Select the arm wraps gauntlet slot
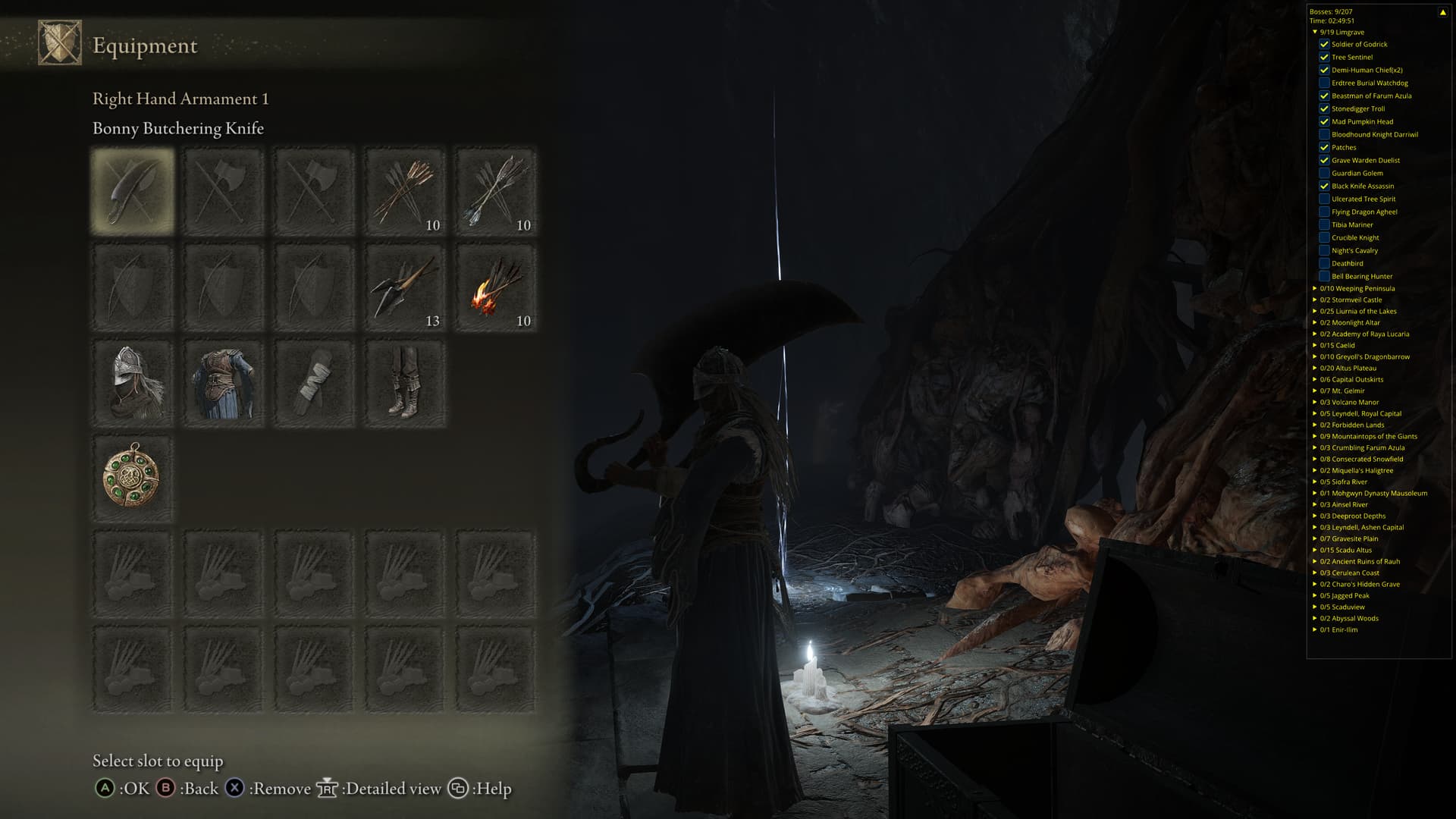Viewport: 1456px width, 819px height. tap(314, 383)
